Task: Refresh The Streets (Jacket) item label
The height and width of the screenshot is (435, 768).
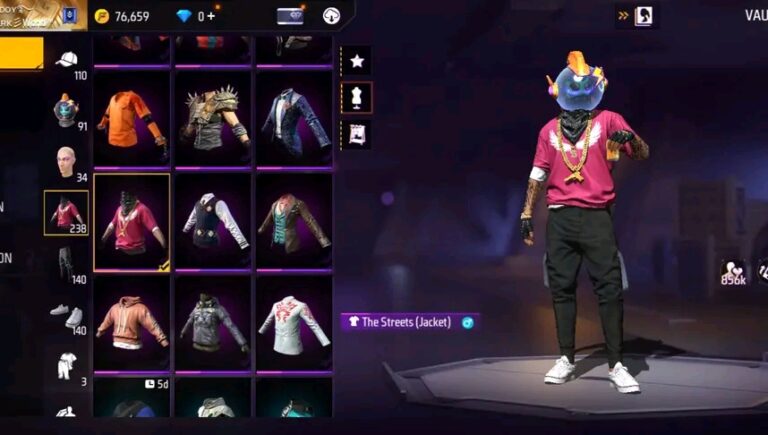Action: (467, 322)
